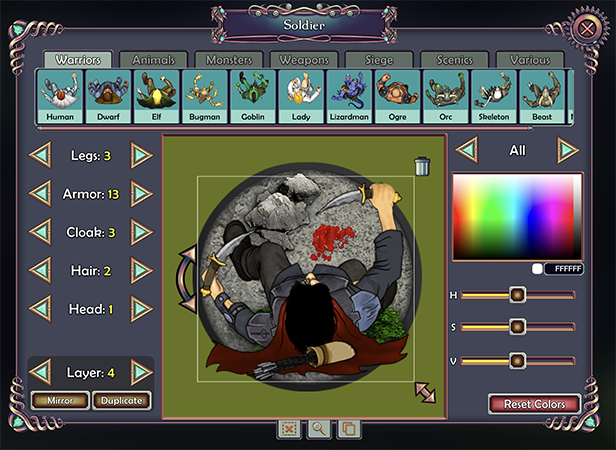Select the Goblin warrior thumbnail
616x450 pixels.
pyautogui.click(x=254, y=98)
